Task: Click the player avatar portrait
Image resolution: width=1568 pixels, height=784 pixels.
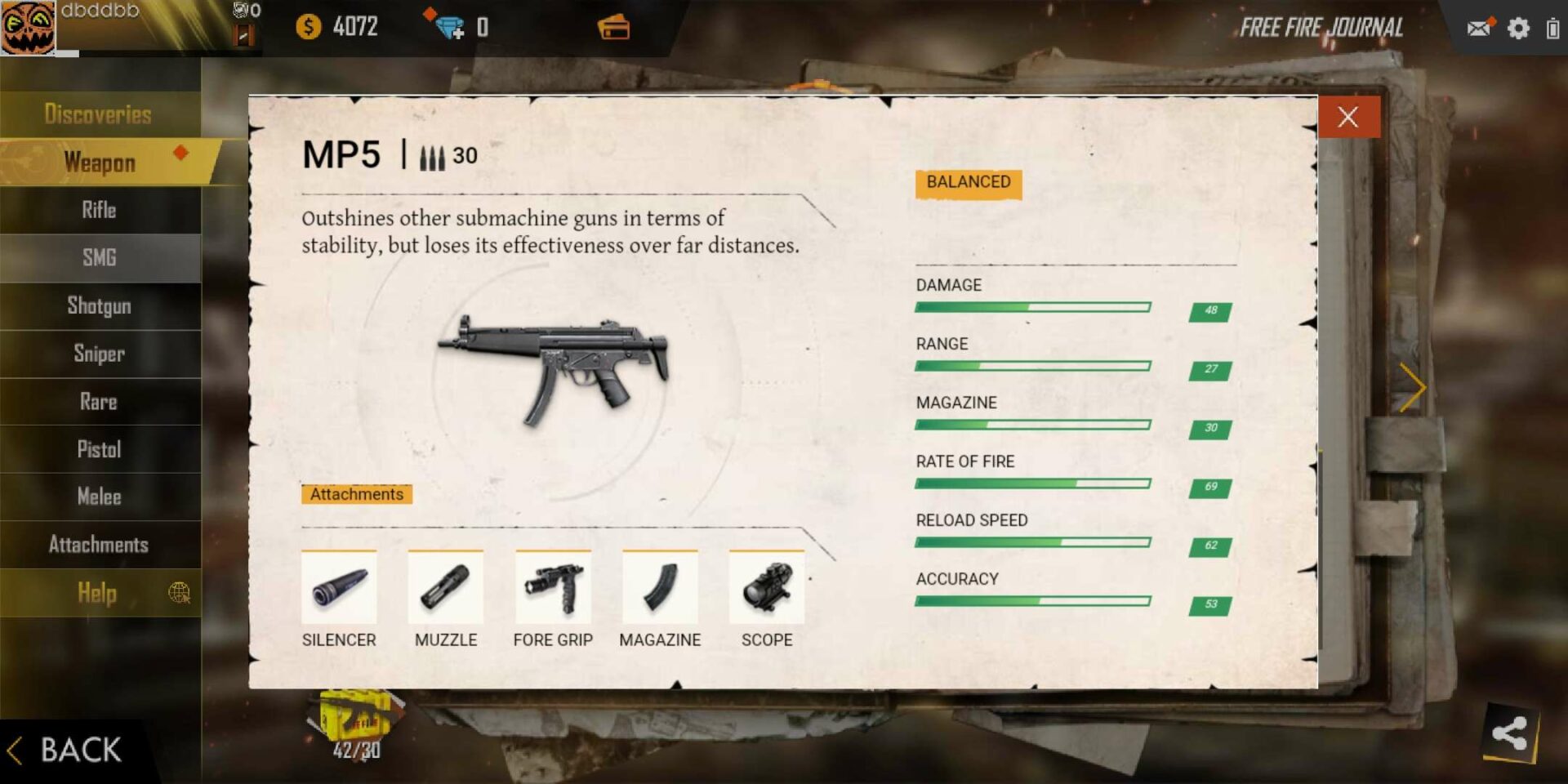Action: (28, 27)
